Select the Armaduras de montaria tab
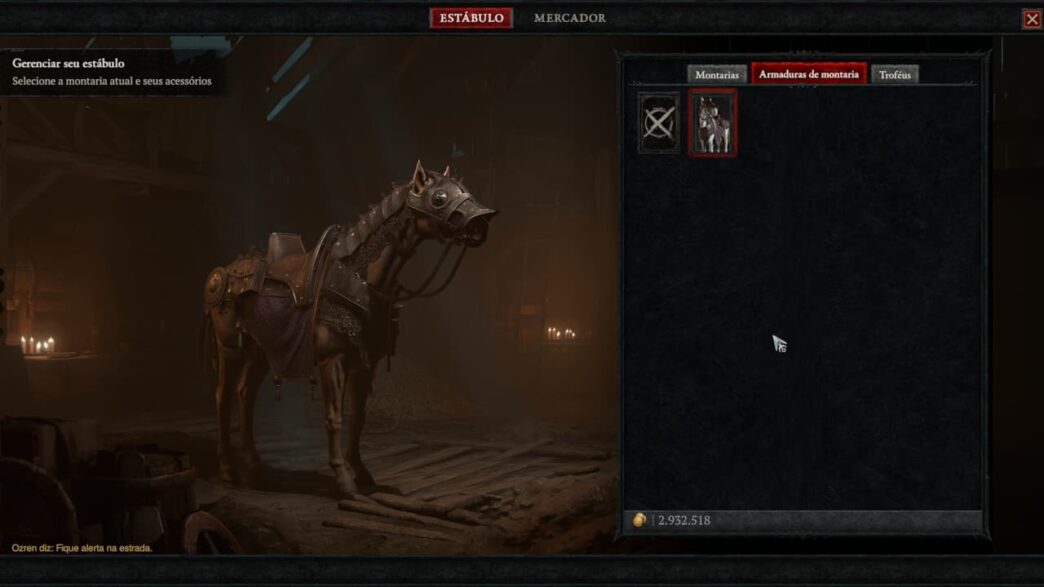Screen dimensions: 1044x587 [808, 75]
